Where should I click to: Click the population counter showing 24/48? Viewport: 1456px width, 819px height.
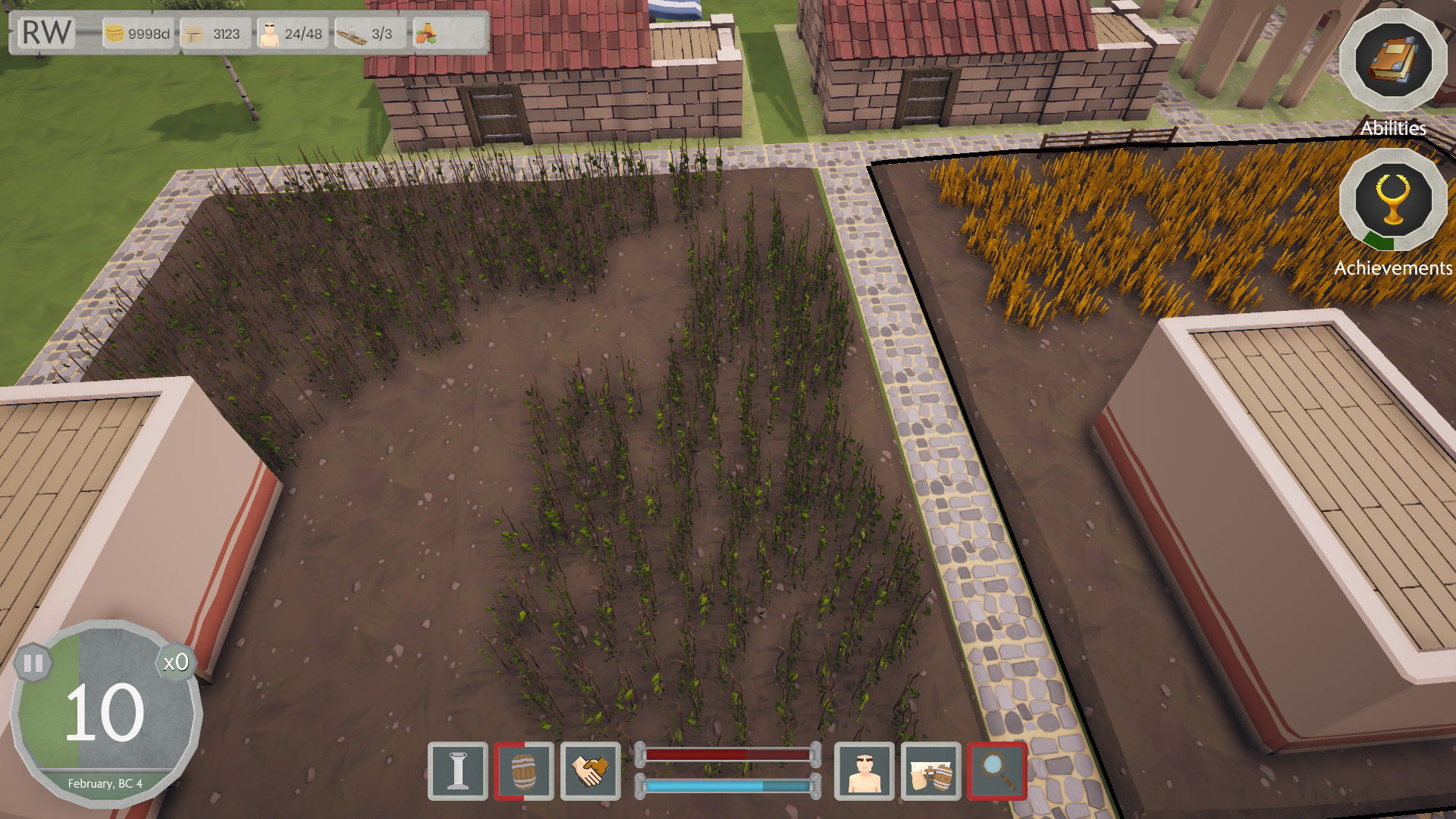click(293, 33)
